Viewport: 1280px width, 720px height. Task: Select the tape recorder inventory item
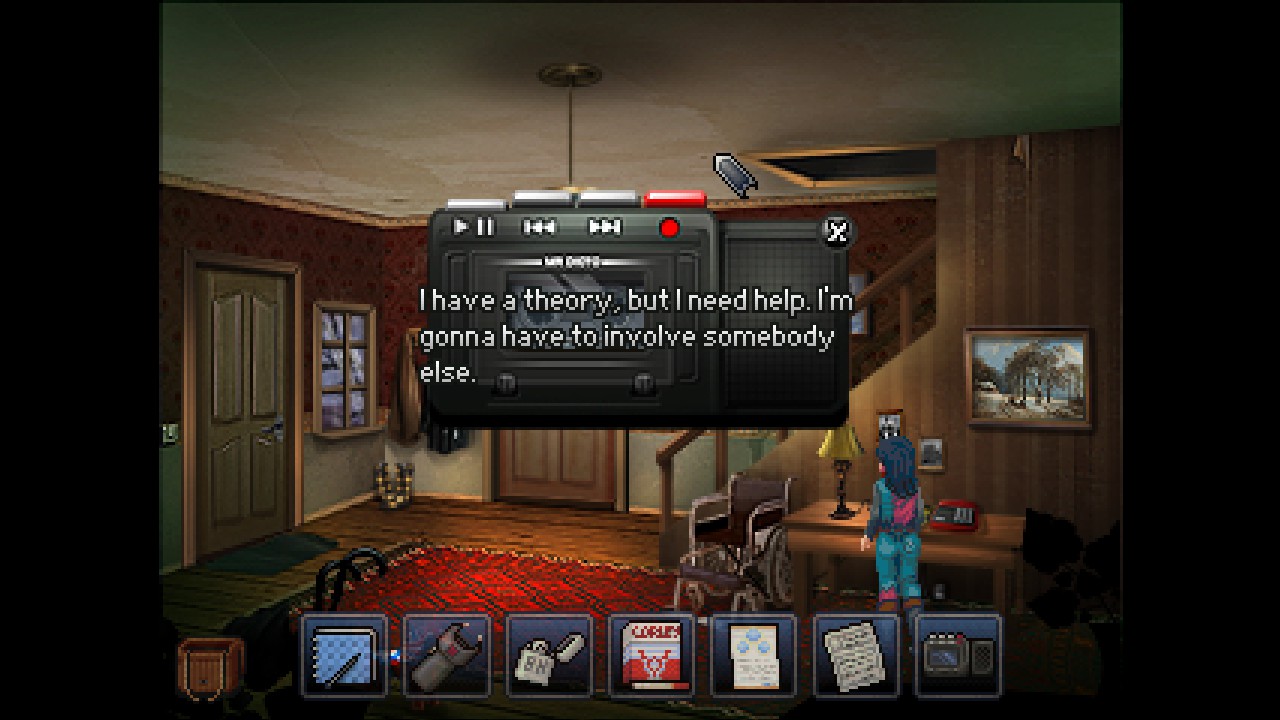coord(958,657)
